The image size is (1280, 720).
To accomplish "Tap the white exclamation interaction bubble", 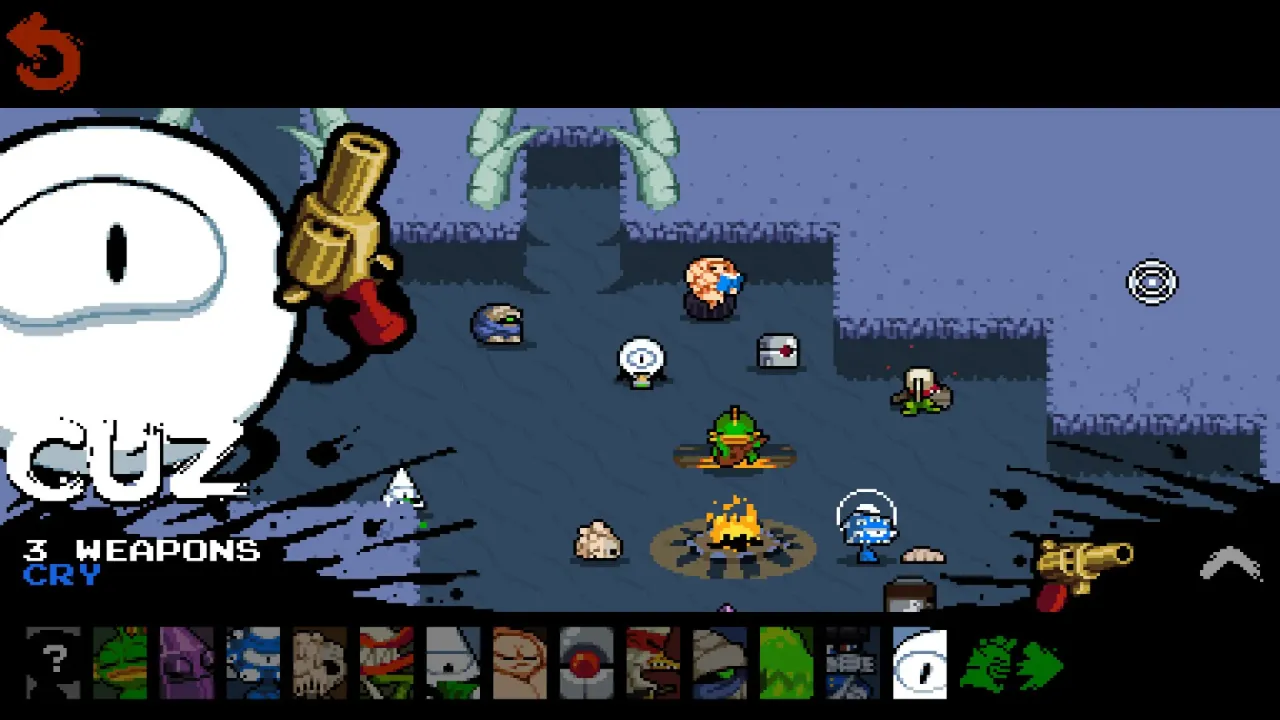I will click(641, 358).
